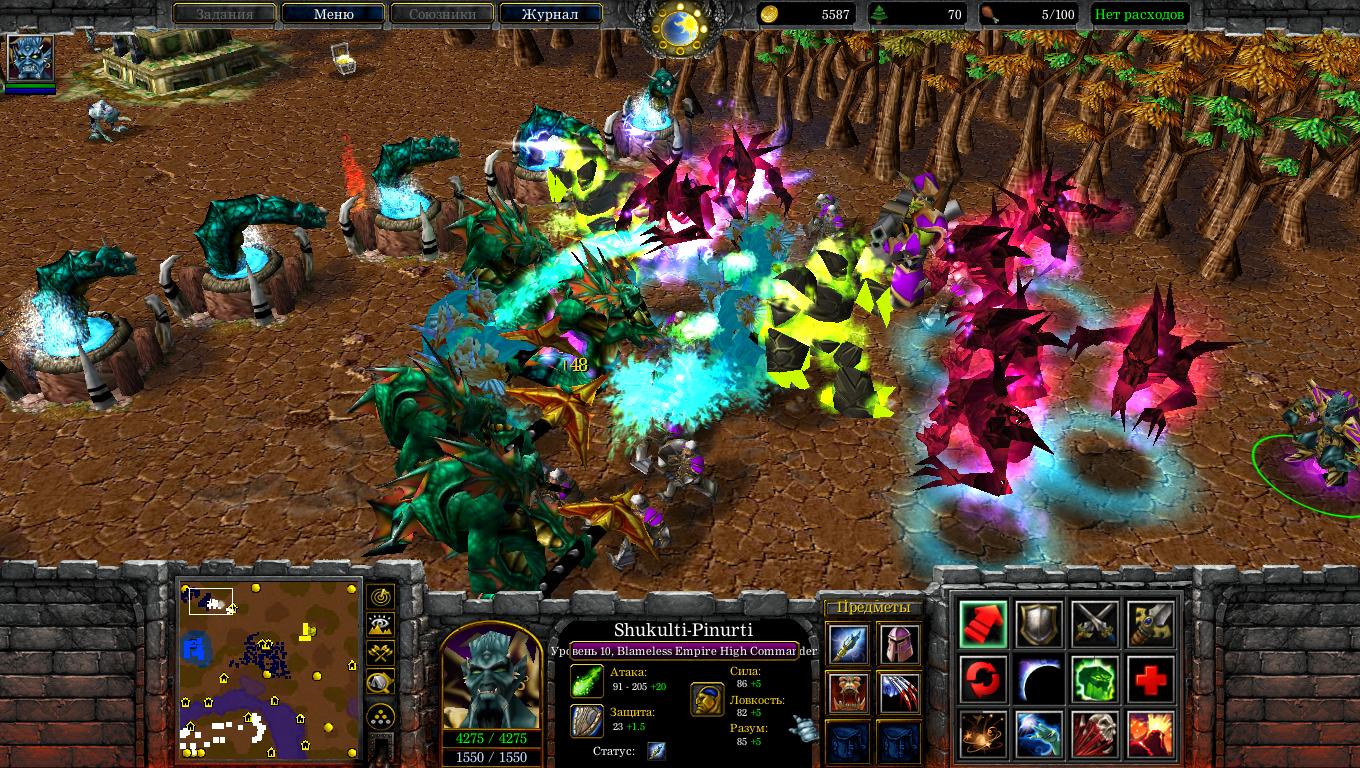Choose the shield Hold Position command
Image resolution: width=1360 pixels, height=768 pixels.
point(1040,624)
